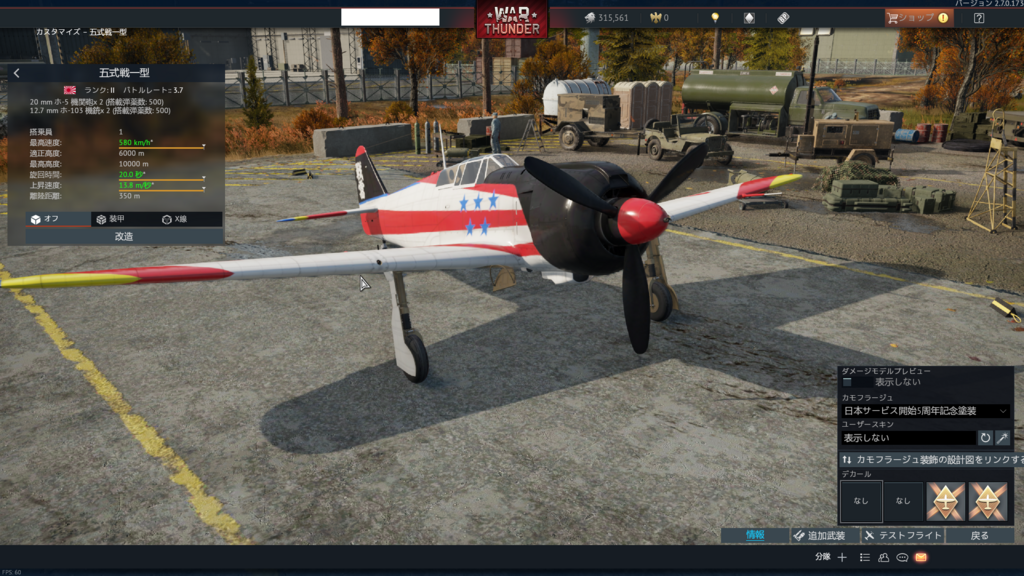Screen dimensions: 1024x576
Task: Open the orange mail envelope icon
Action: click(x=921, y=558)
